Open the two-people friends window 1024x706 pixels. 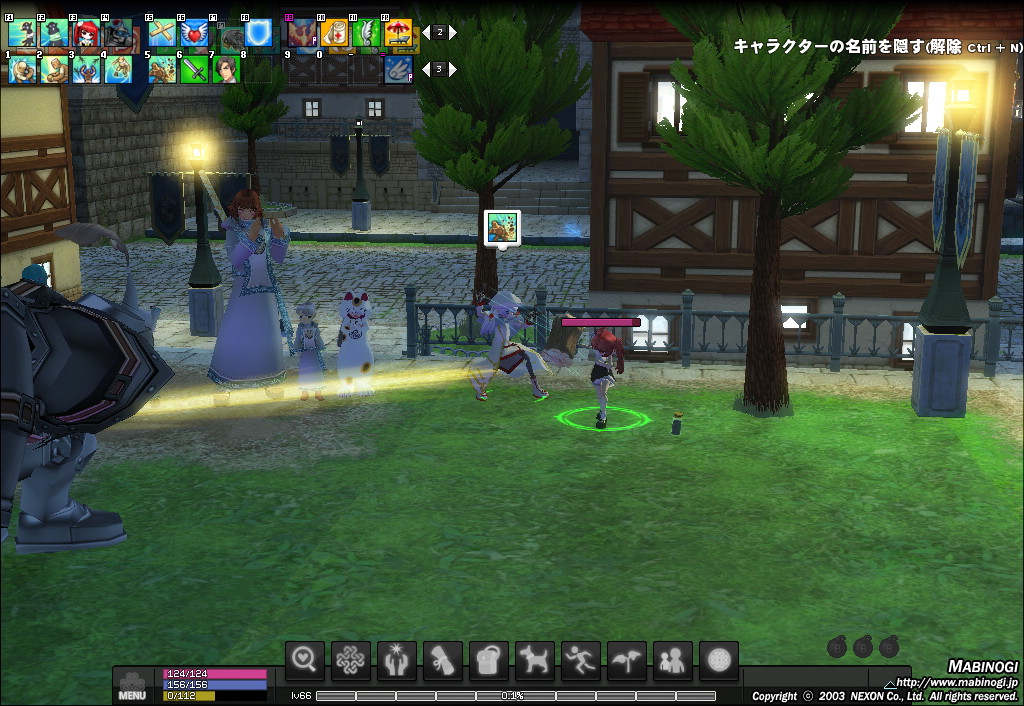(673, 660)
